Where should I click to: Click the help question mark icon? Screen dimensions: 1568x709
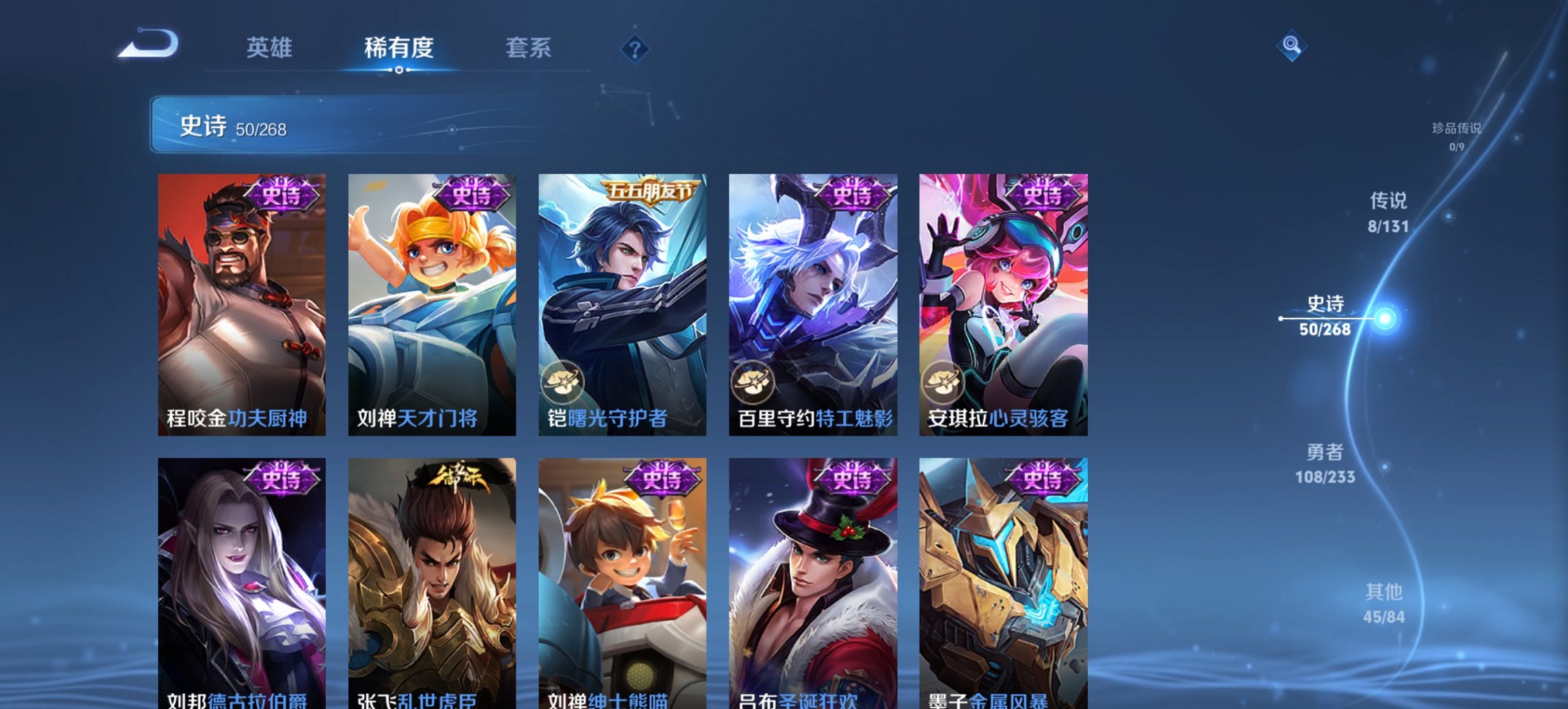coord(635,49)
